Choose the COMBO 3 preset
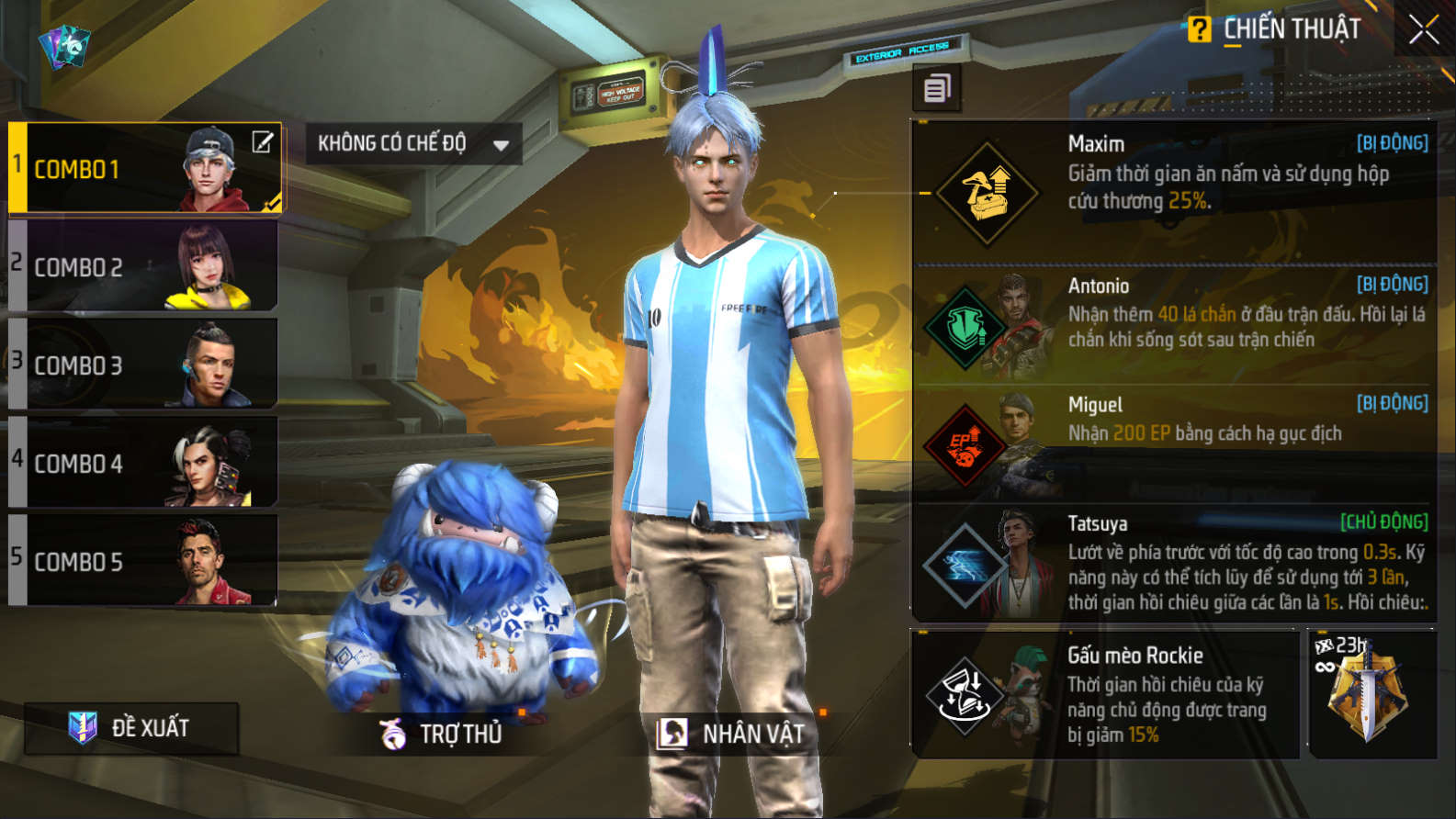Viewport: 1456px width, 819px height. 143,365
